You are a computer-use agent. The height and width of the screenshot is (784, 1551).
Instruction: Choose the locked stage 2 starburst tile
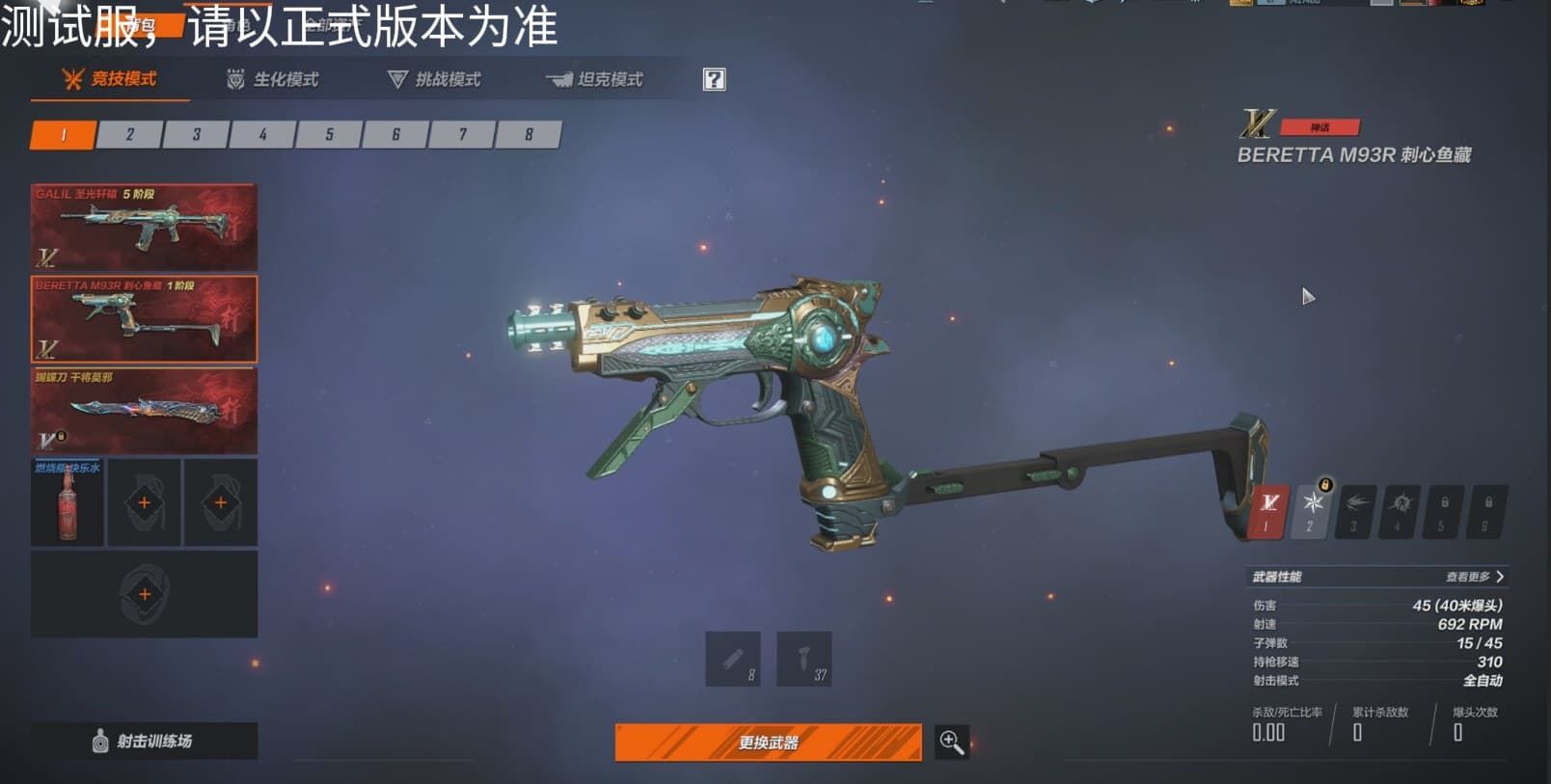coord(1312,510)
